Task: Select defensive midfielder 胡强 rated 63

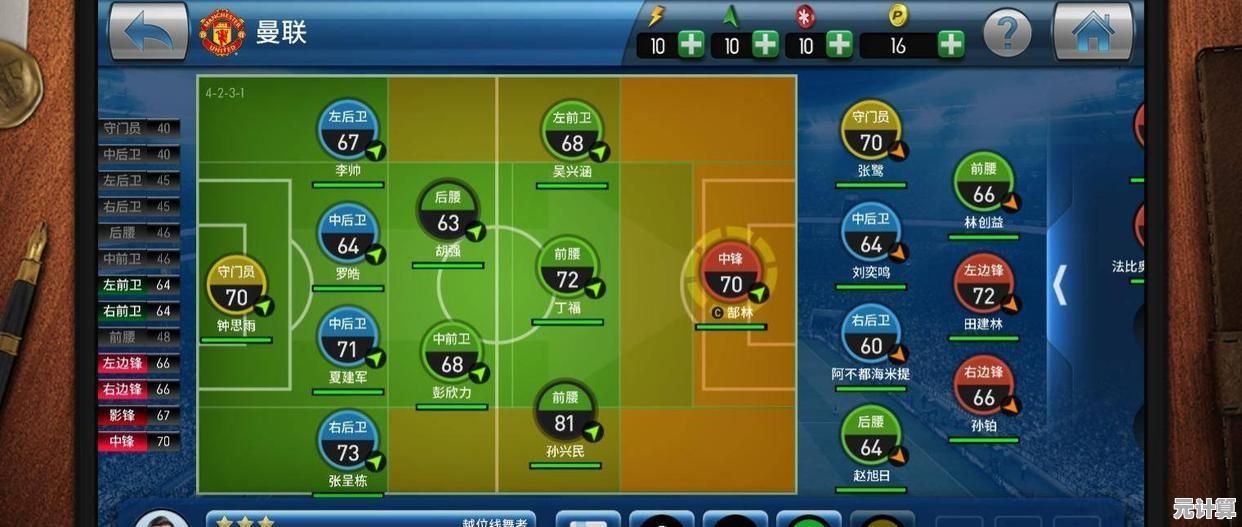Action: coord(448,212)
